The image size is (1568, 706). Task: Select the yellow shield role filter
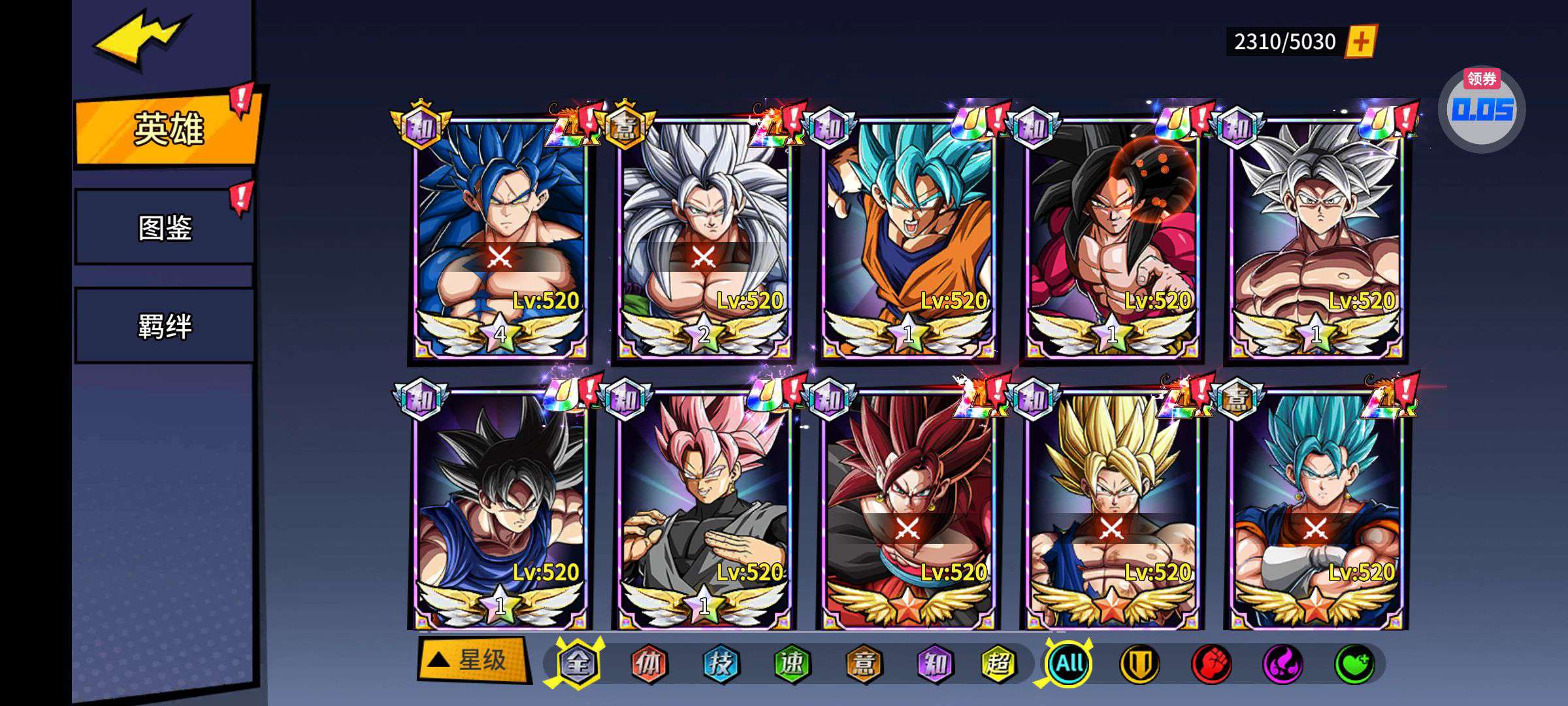(x=1140, y=664)
